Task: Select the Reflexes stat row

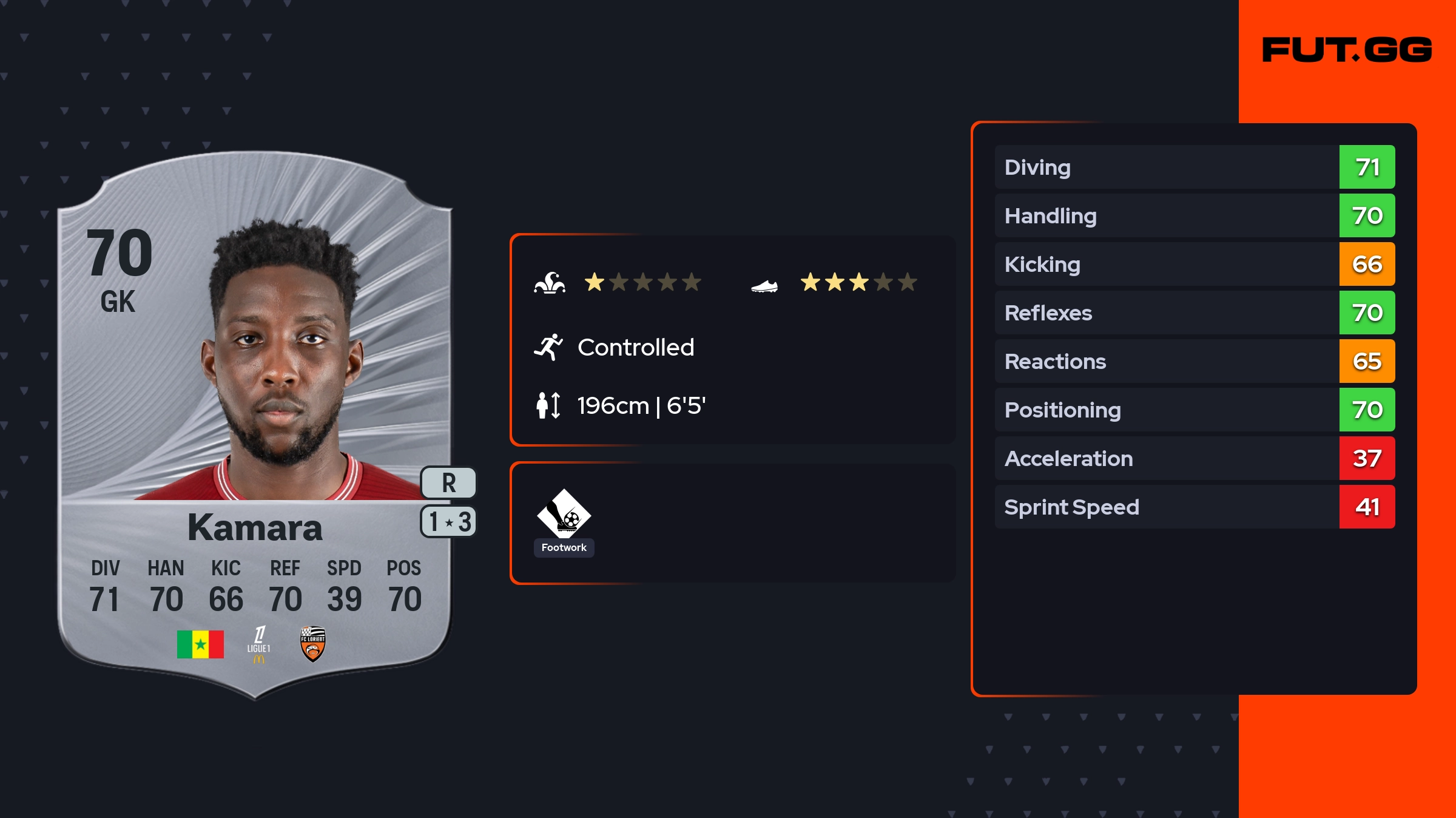Action: (x=1194, y=313)
